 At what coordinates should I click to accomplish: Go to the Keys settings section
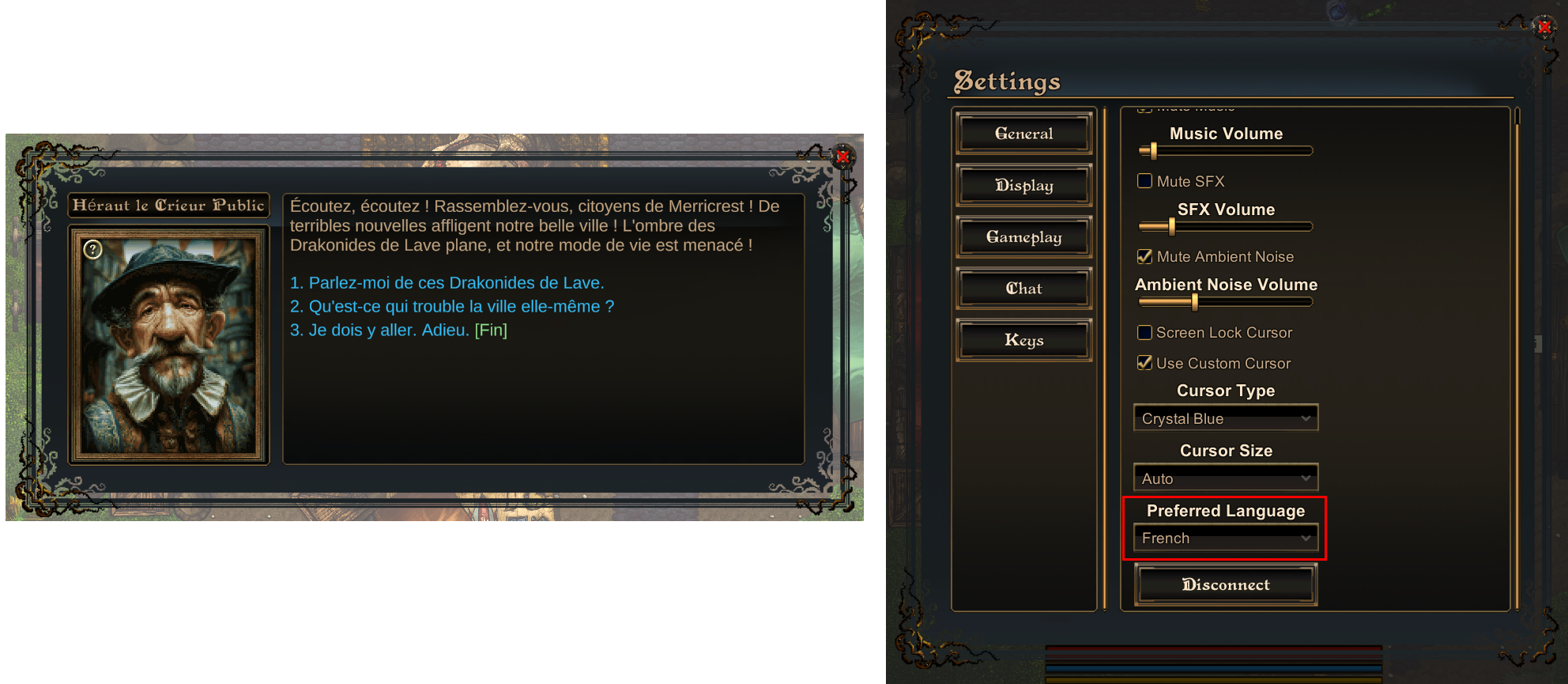1023,340
